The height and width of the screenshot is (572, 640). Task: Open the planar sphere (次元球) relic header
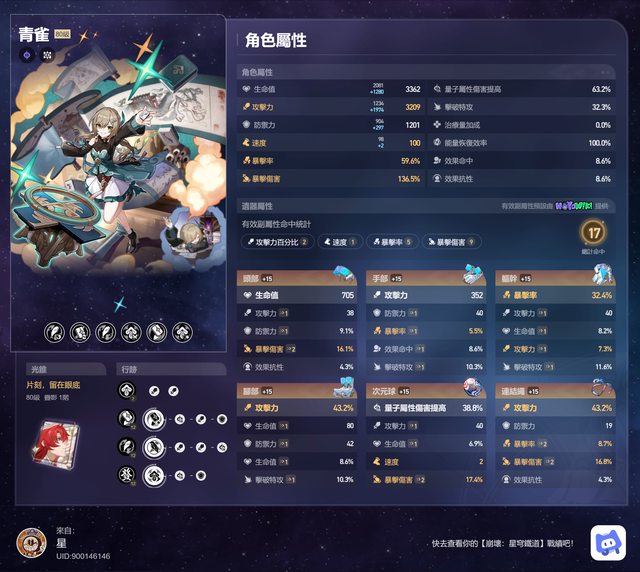coord(426,391)
